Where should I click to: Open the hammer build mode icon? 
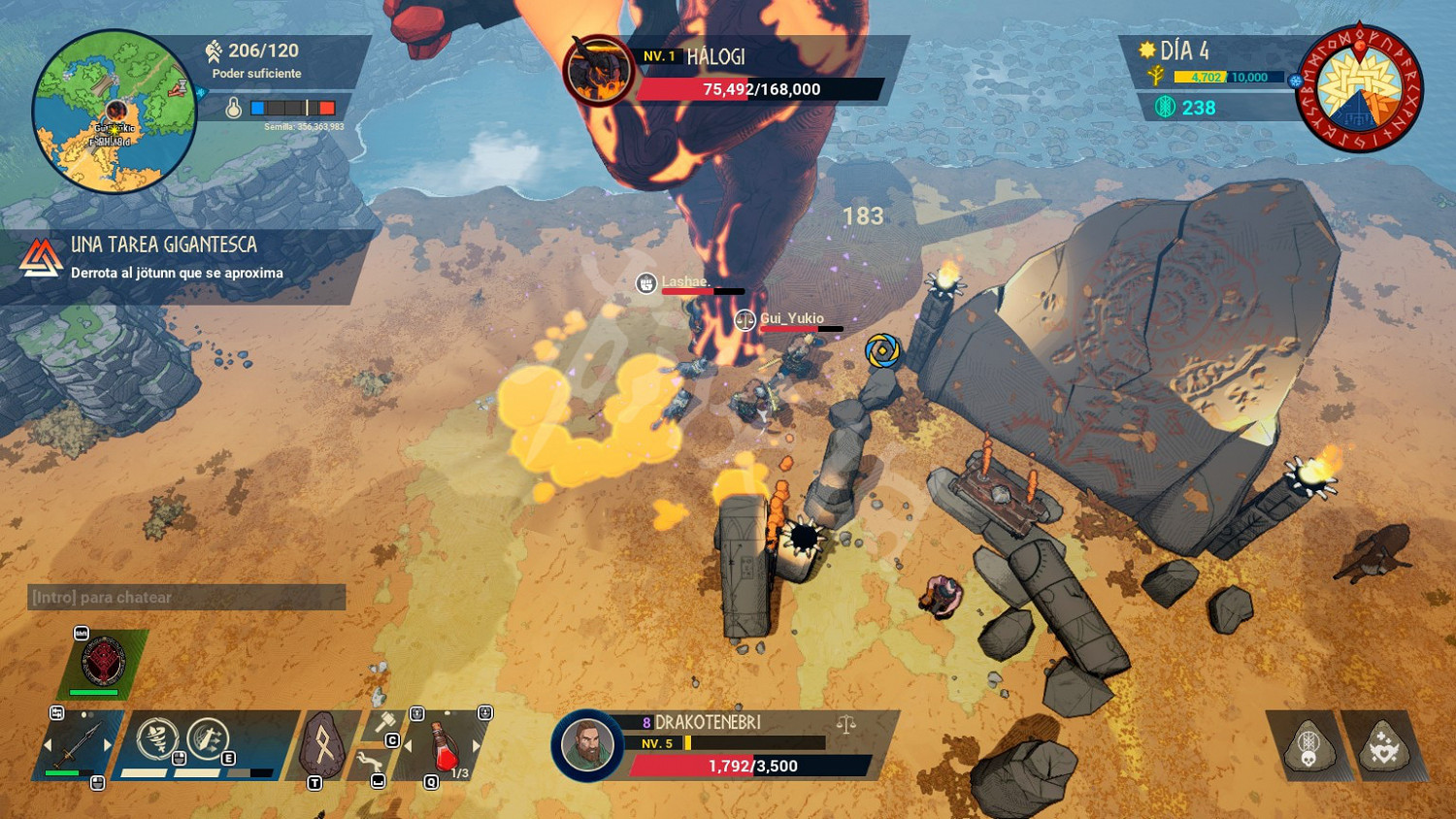[x=384, y=723]
